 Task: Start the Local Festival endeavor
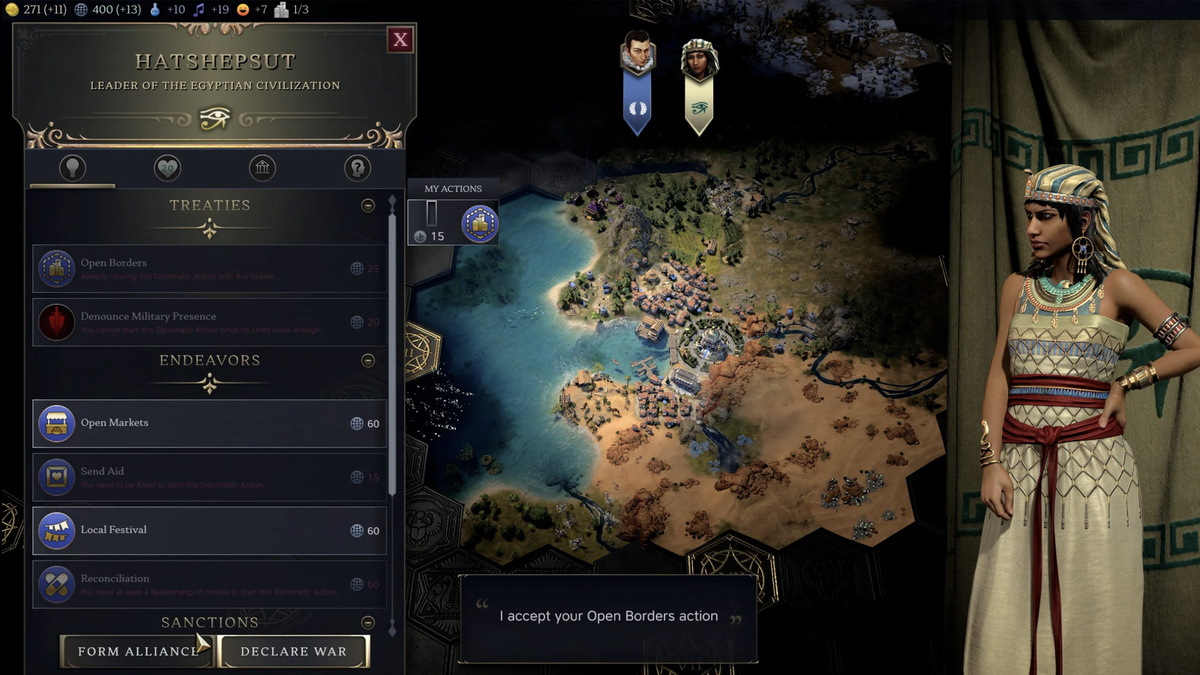pos(210,530)
